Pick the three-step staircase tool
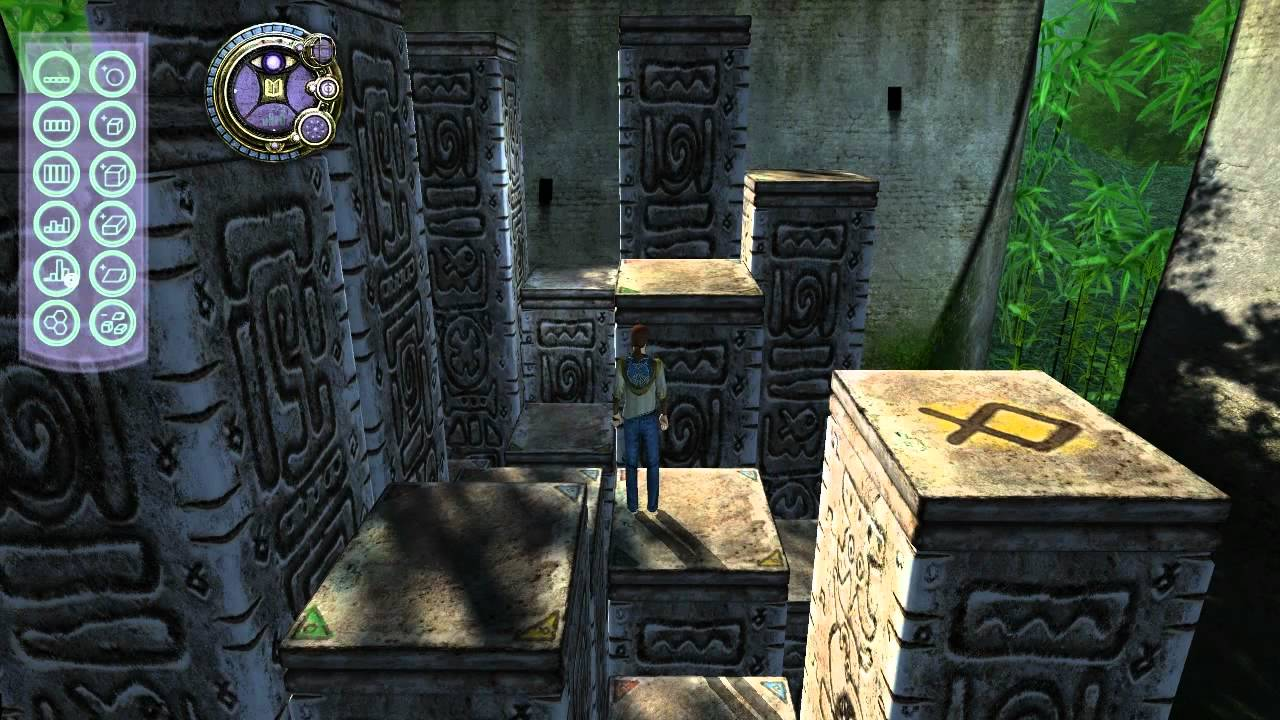Image resolution: width=1280 pixels, height=720 pixels. point(56,223)
